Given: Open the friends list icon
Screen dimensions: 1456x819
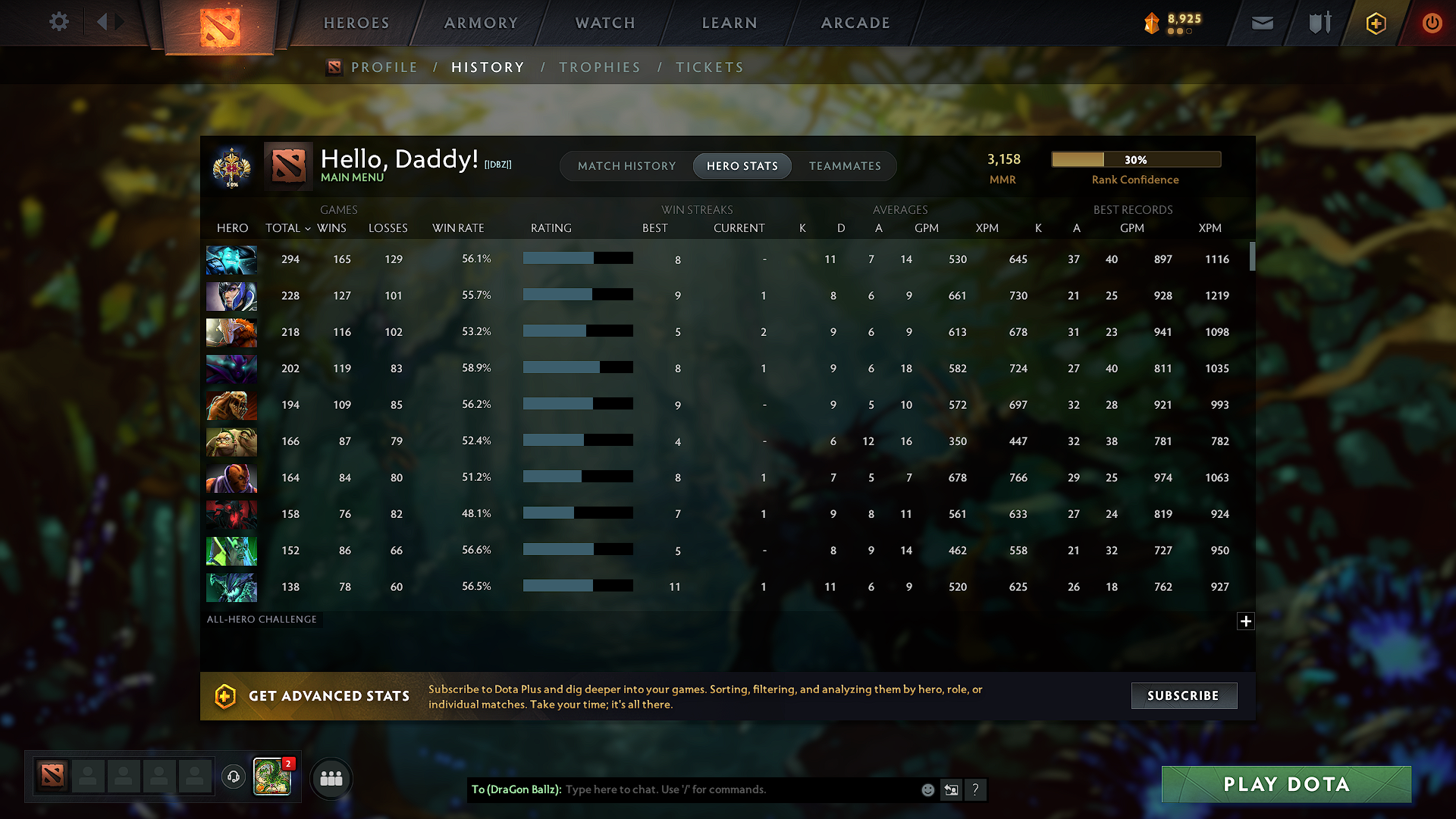Looking at the screenshot, I should pos(331,778).
